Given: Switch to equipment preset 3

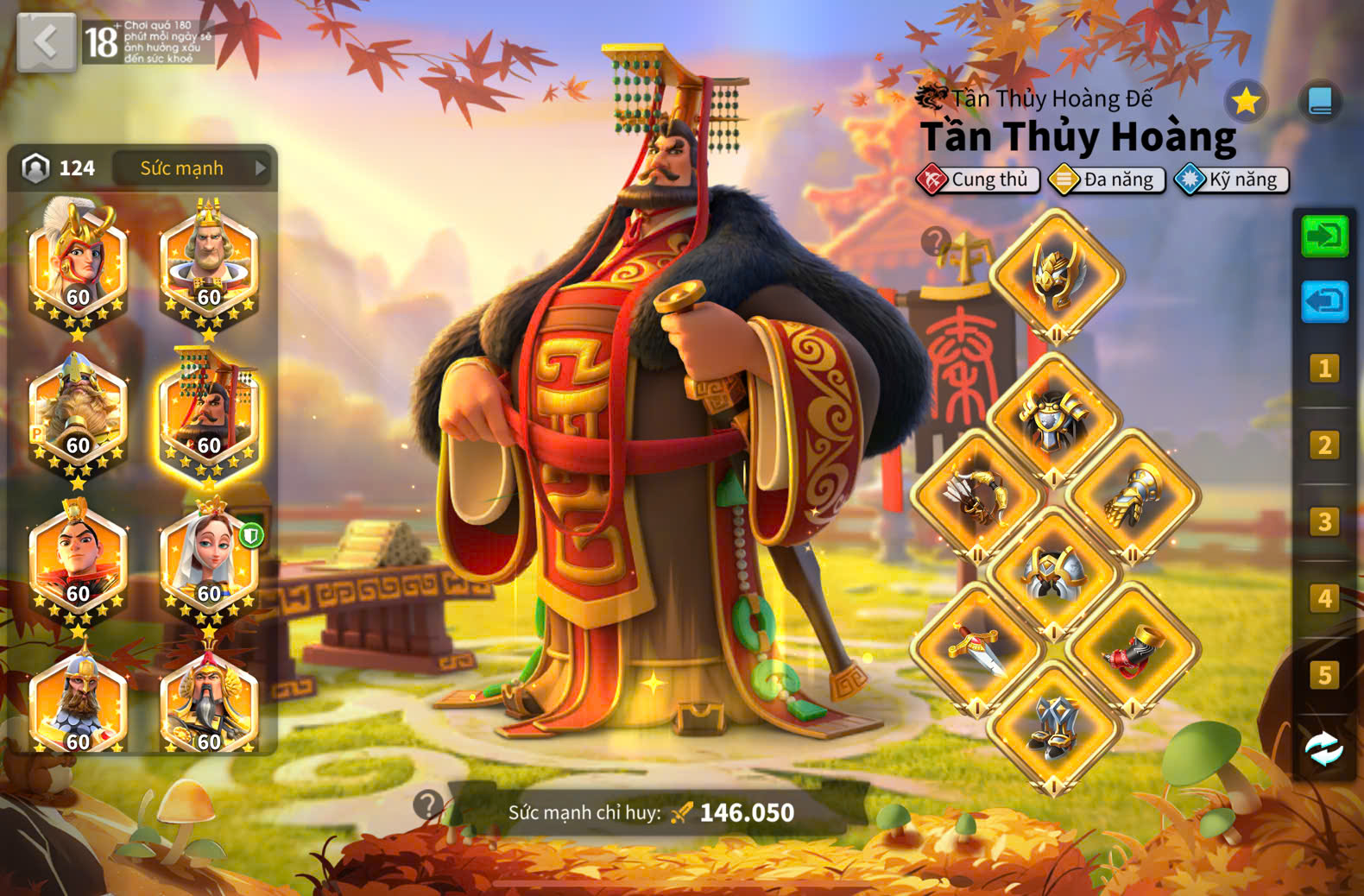Looking at the screenshot, I should [x=1324, y=522].
